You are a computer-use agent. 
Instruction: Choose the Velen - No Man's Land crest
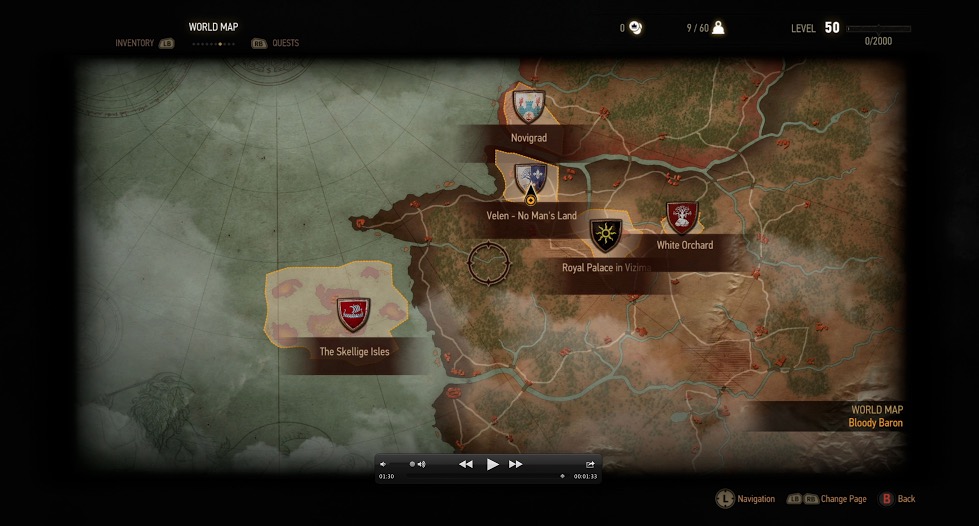pos(530,179)
